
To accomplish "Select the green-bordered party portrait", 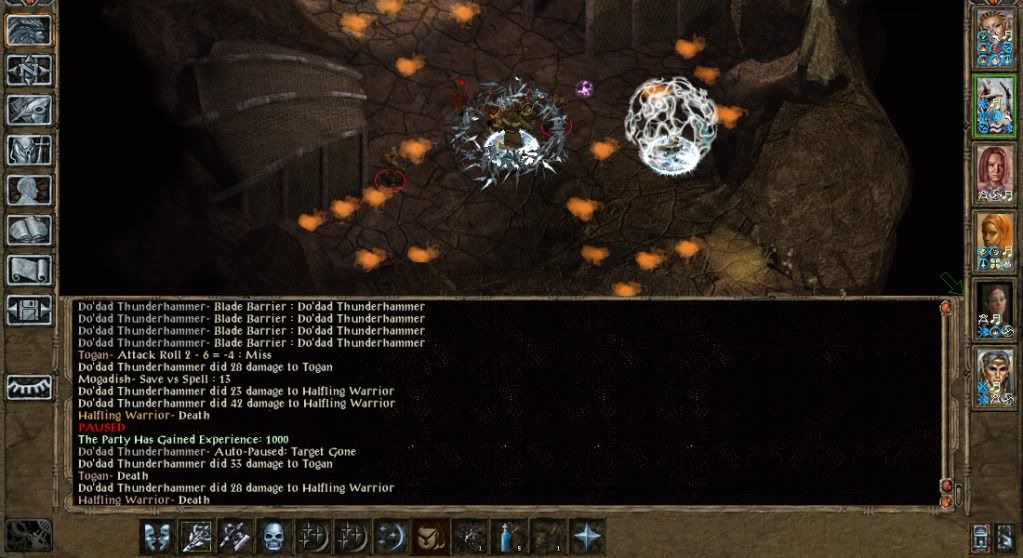I will tap(994, 105).
